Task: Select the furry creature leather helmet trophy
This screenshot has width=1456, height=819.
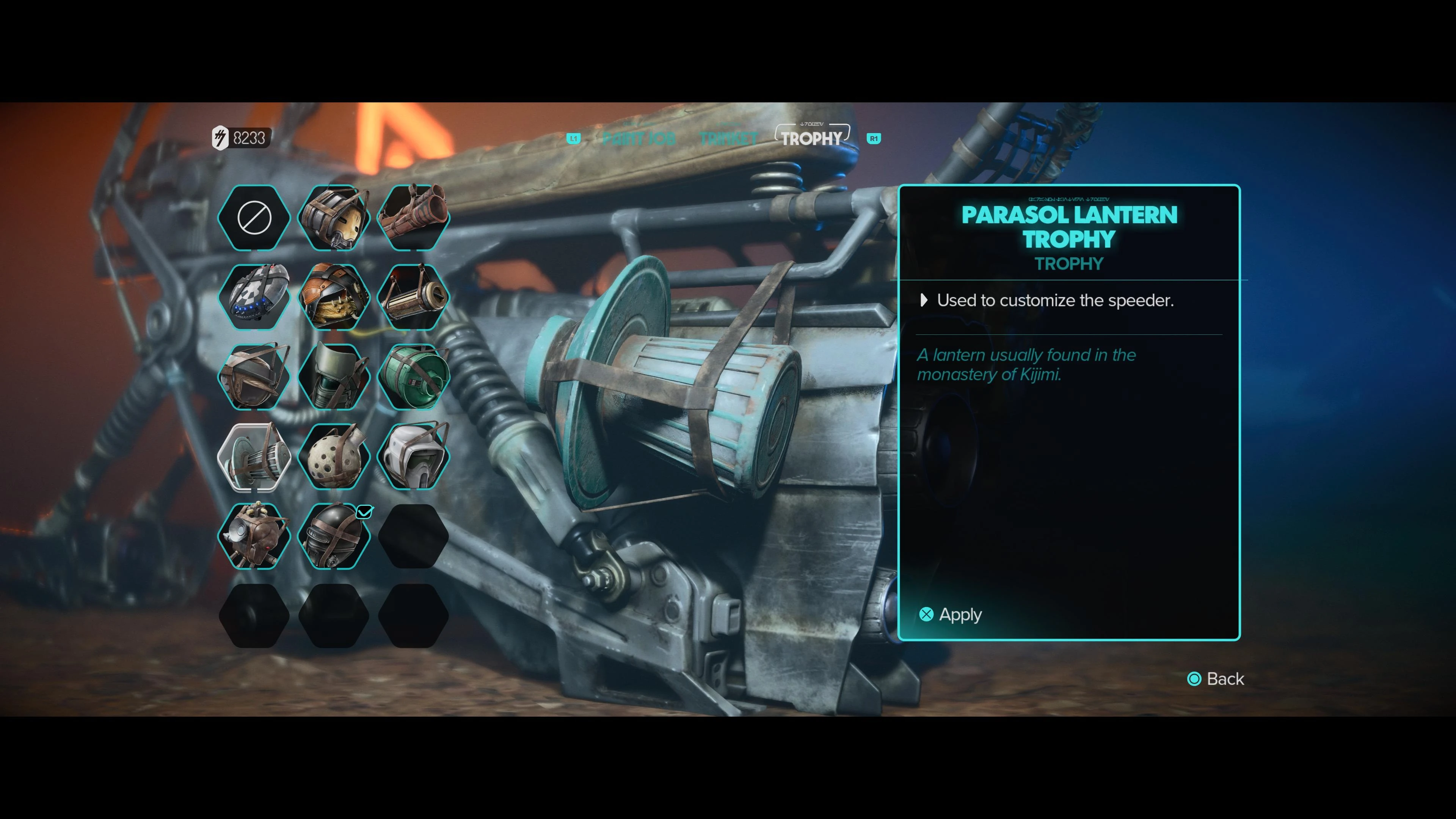Action: click(334, 297)
